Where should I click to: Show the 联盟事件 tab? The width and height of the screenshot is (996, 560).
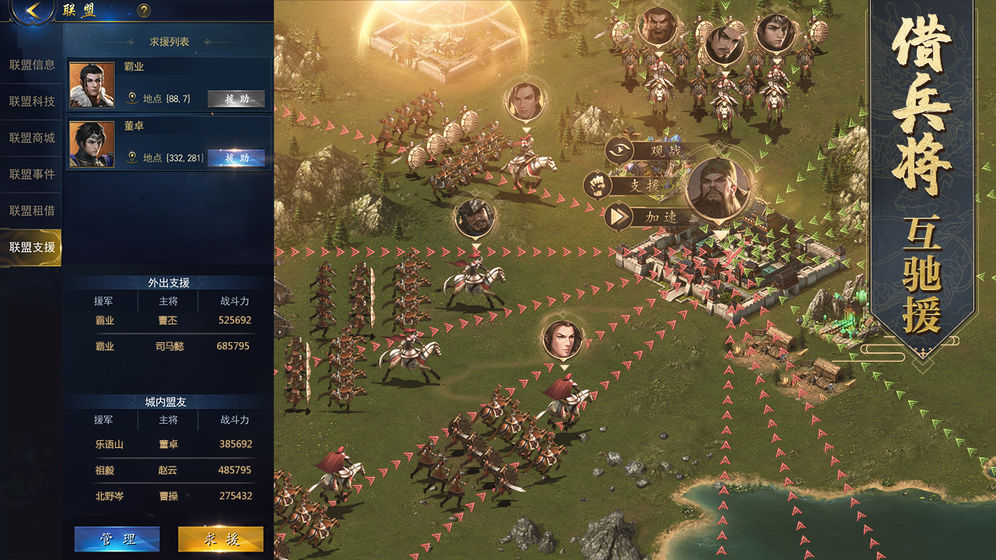pos(31,174)
